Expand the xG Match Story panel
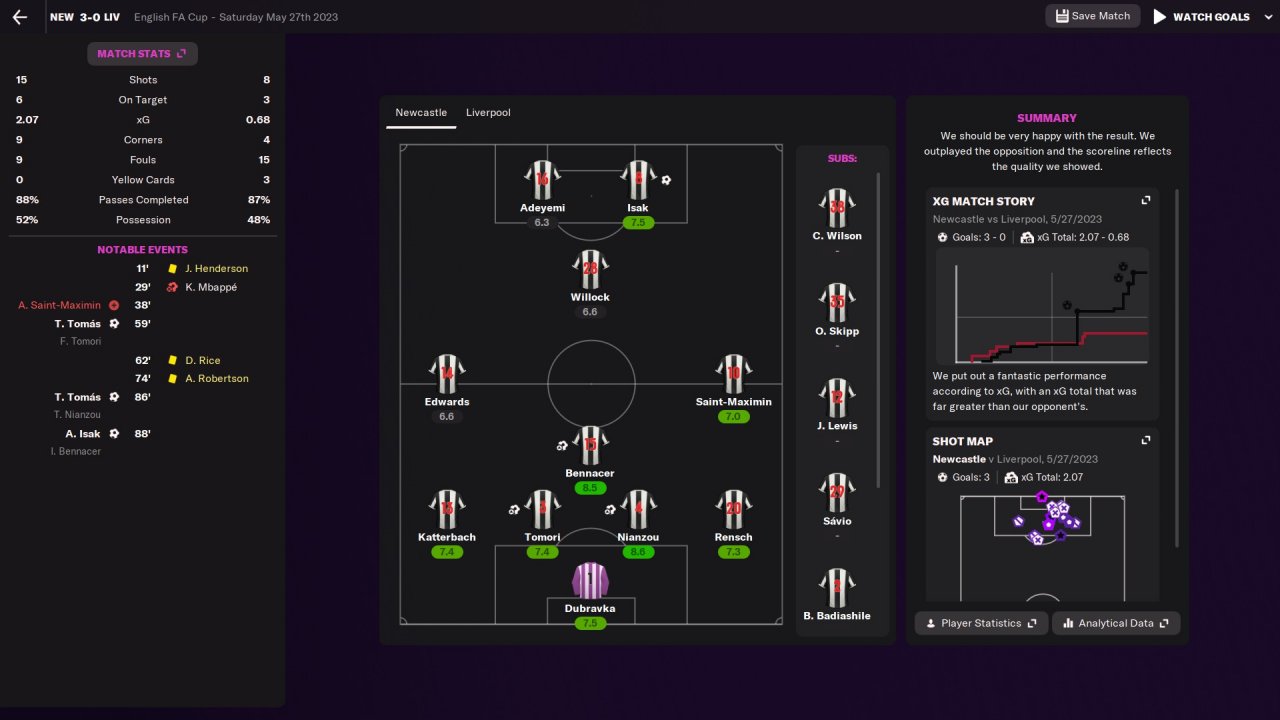This screenshot has height=720, width=1280. pos(1146,201)
